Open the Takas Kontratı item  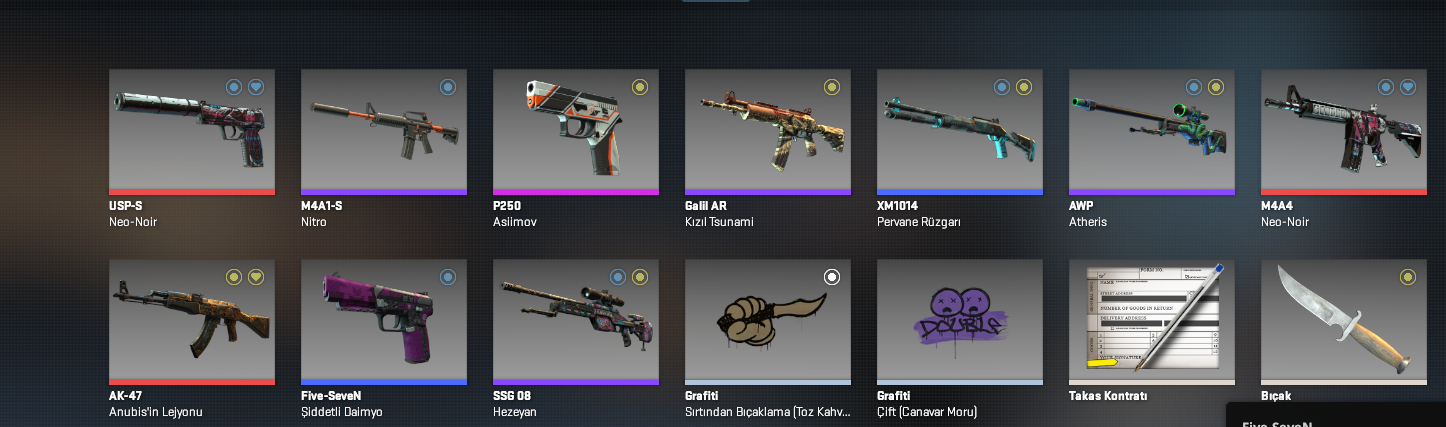[x=1151, y=320]
